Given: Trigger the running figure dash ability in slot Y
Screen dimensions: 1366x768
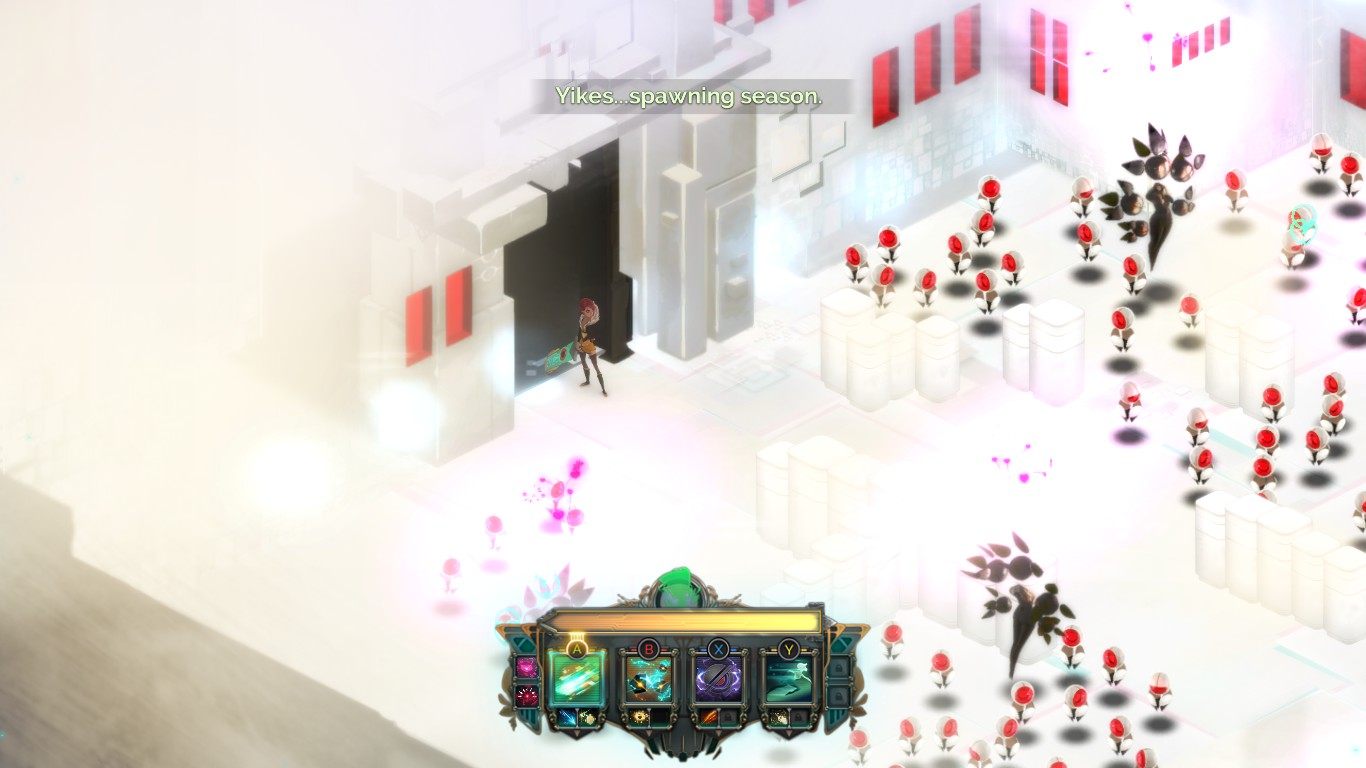Looking at the screenshot, I should point(788,679).
